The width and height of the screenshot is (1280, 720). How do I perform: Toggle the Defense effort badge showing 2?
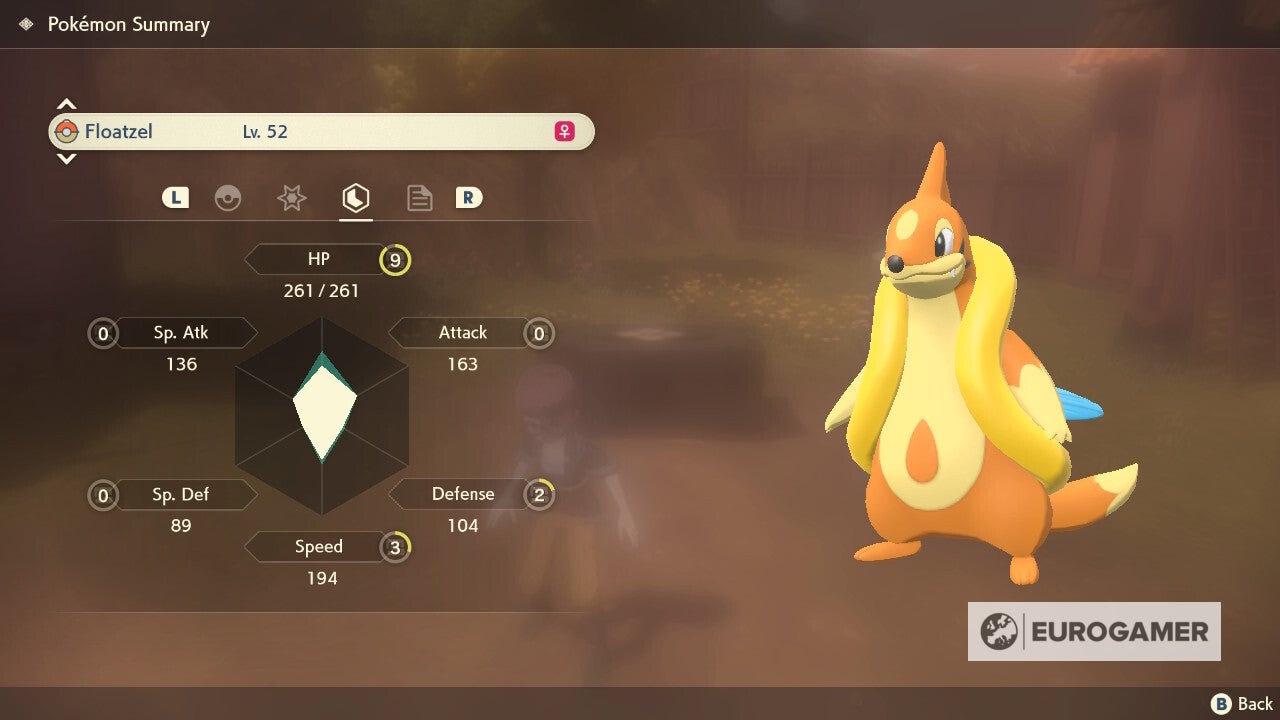click(x=539, y=493)
